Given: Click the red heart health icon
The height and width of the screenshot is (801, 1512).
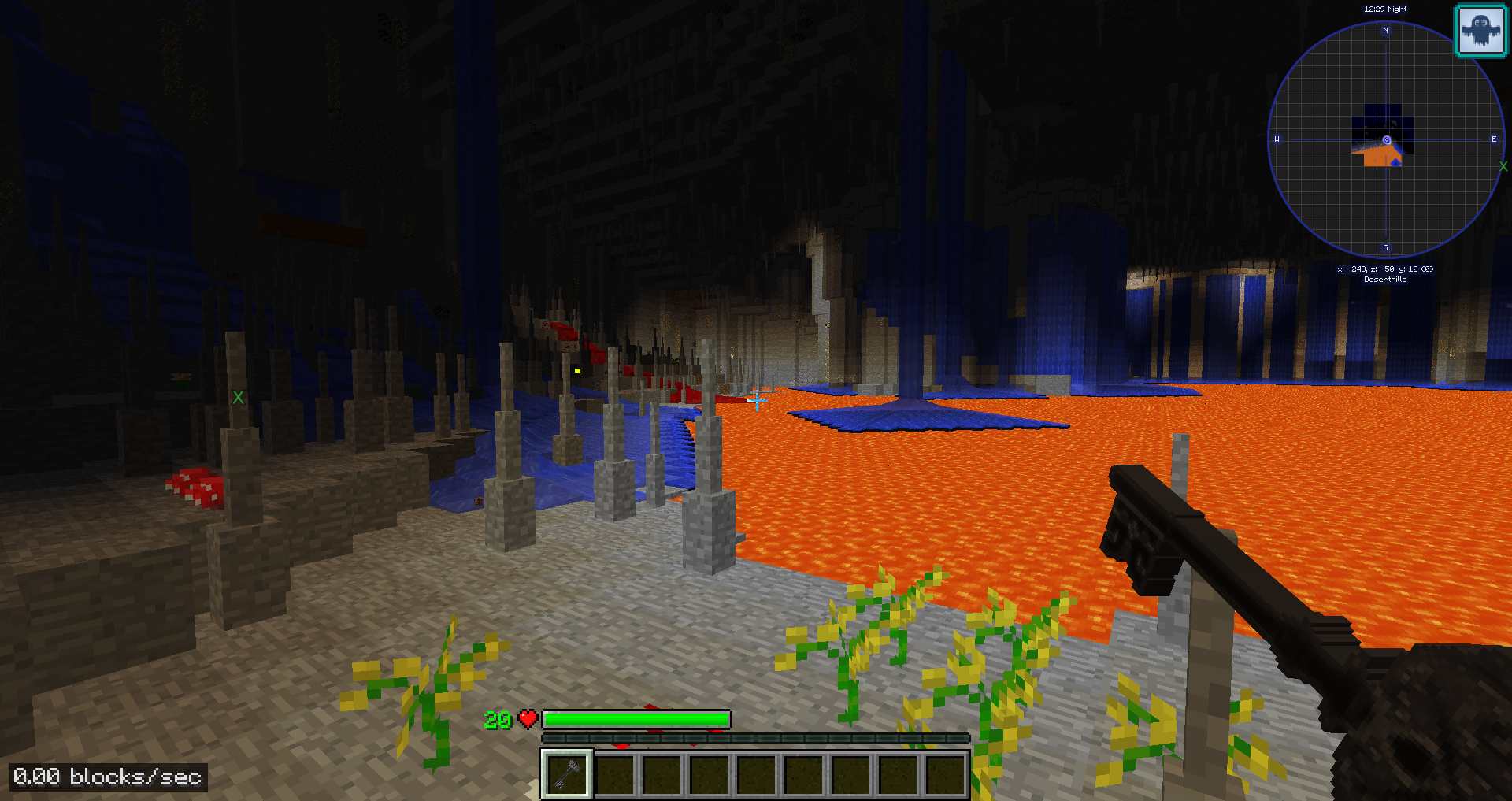Looking at the screenshot, I should click(x=527, y=719).
